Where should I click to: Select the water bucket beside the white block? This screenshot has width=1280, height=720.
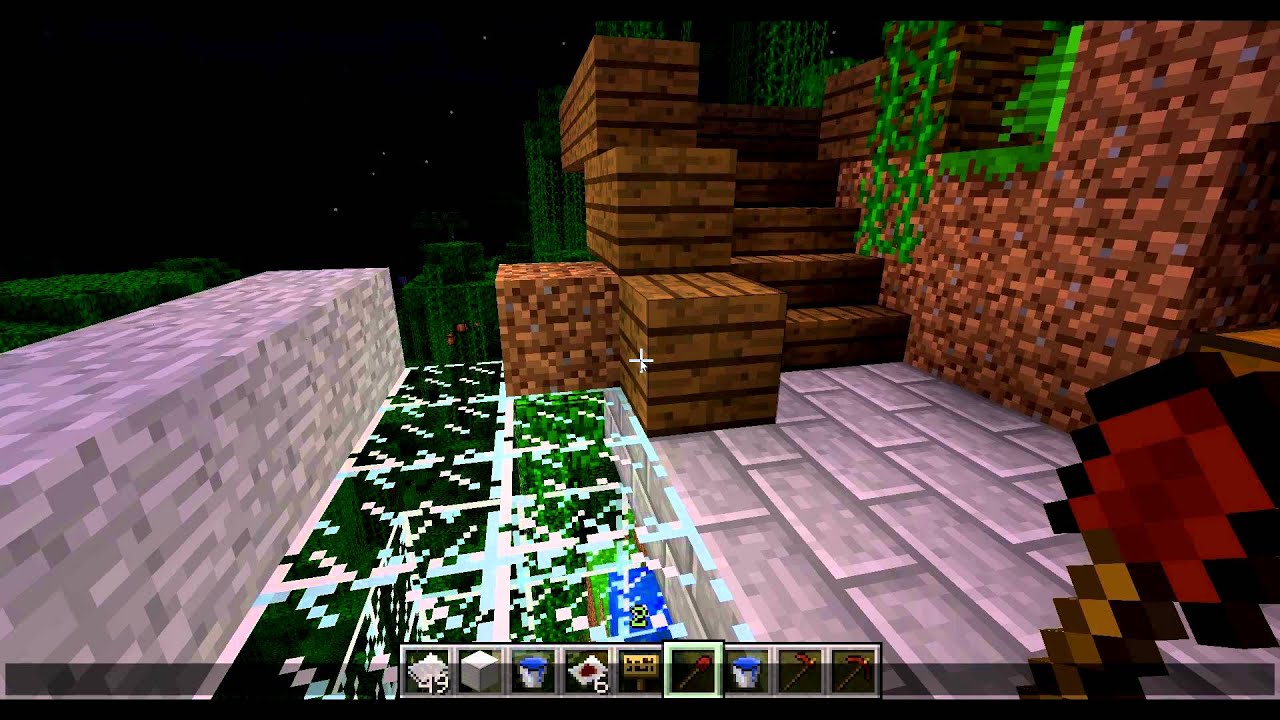point(533,671)
